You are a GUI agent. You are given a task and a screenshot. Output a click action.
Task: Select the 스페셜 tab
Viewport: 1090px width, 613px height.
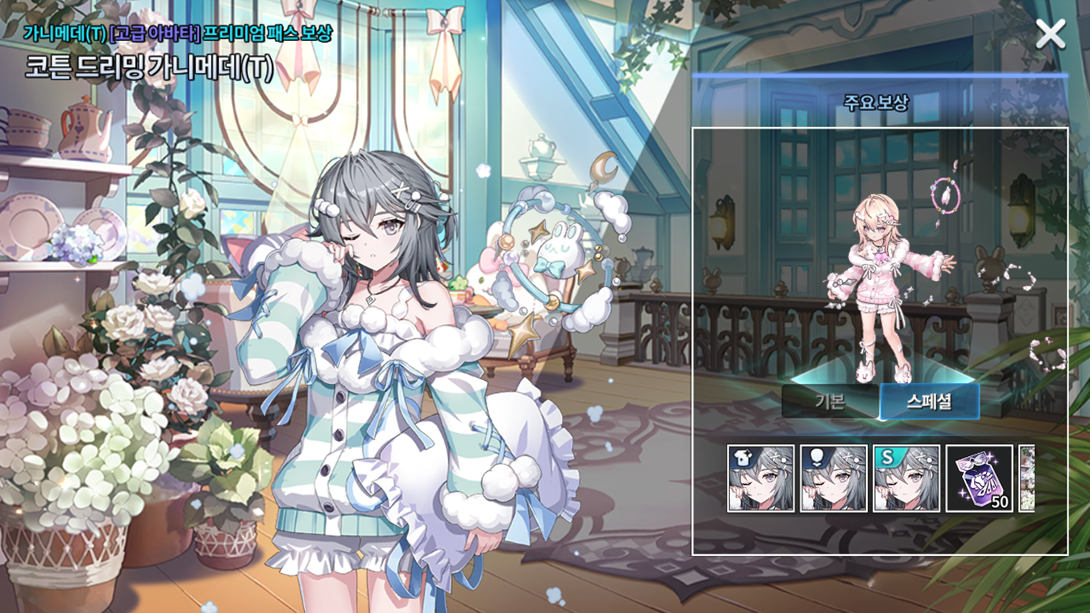click(929, 401)
